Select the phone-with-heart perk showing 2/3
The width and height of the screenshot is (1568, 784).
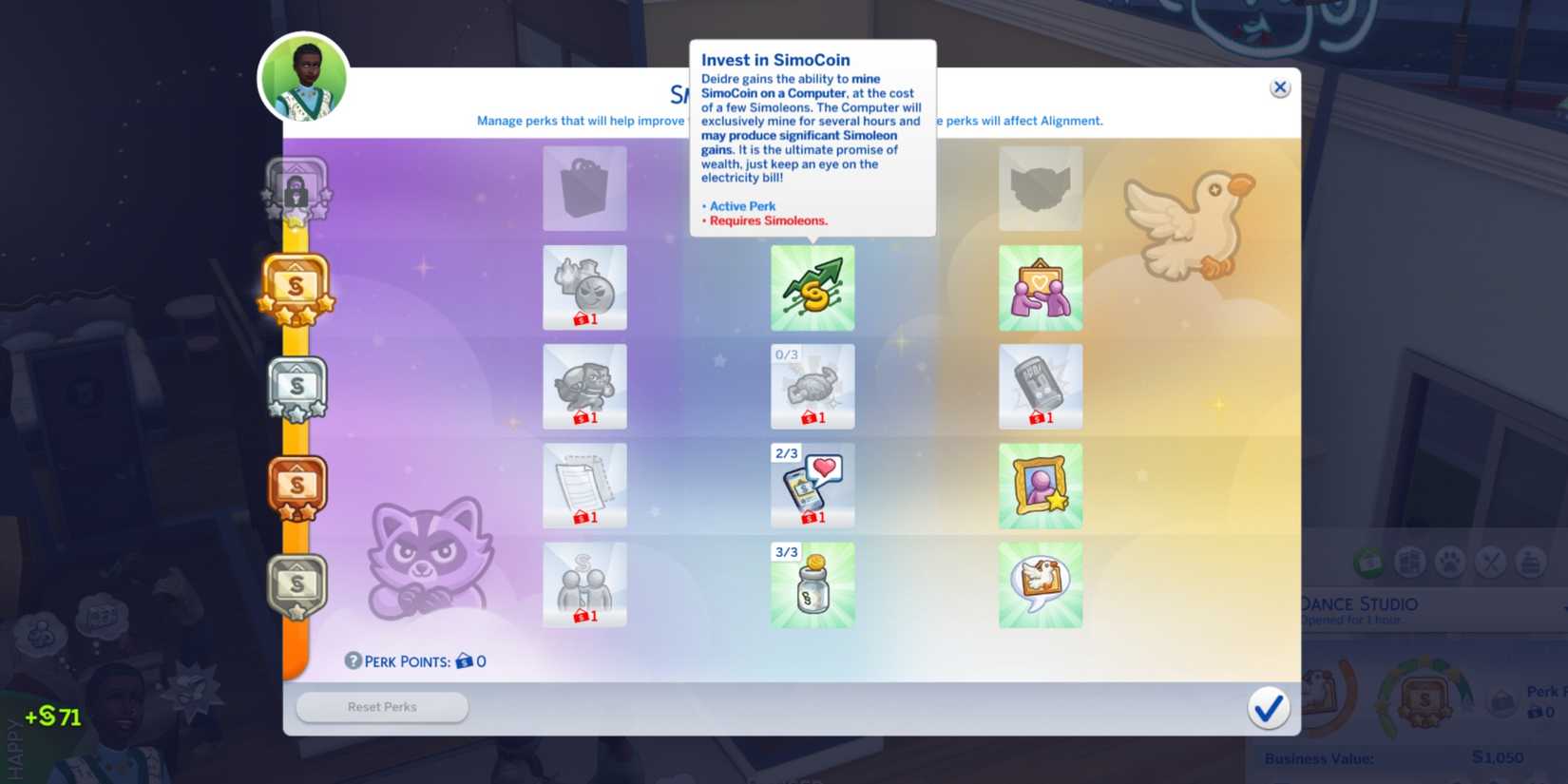coord(813,486)
